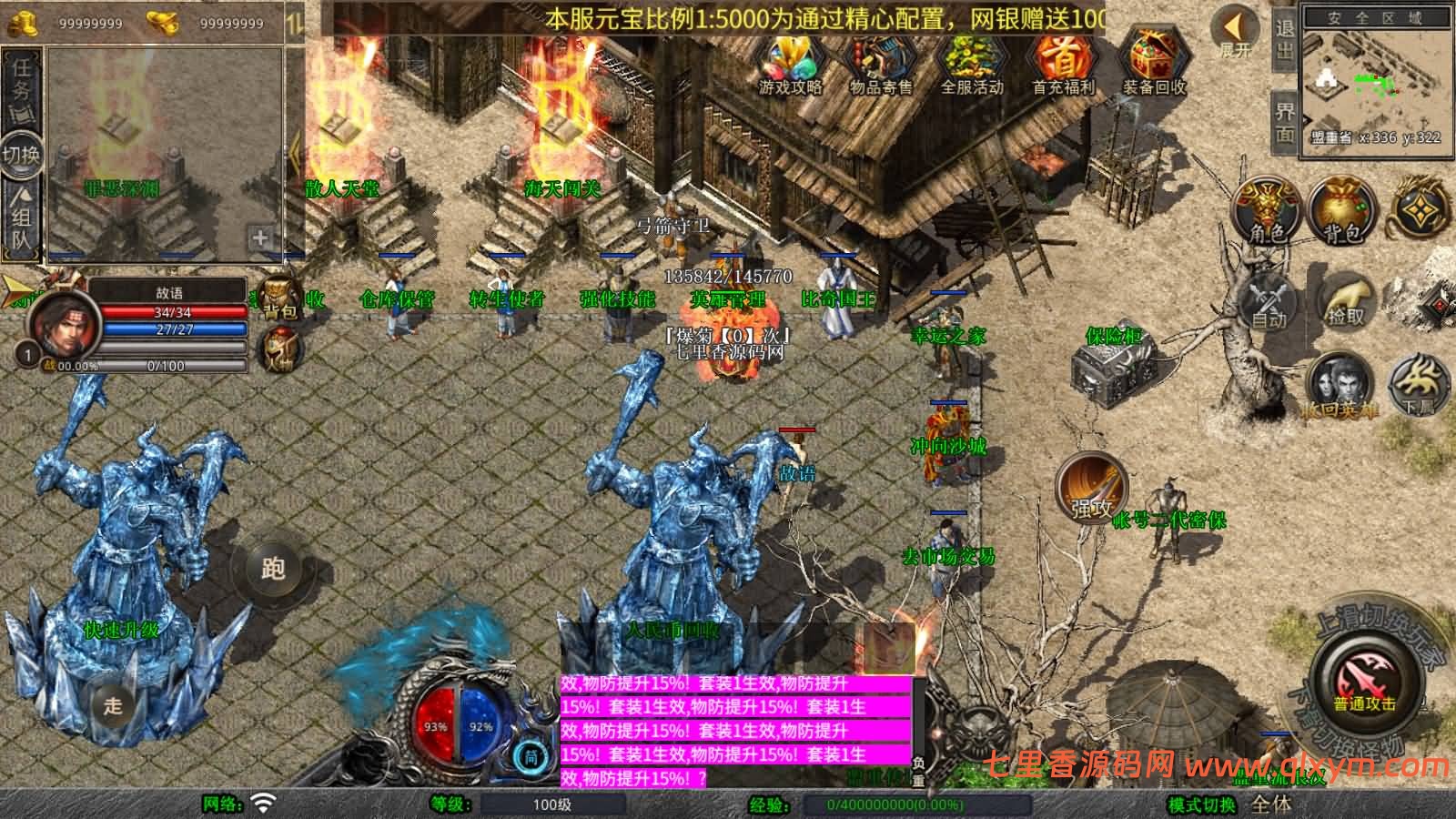Open the 物品寄售 consignment icon
The image size is (1456, 819).
click(880, 62)
